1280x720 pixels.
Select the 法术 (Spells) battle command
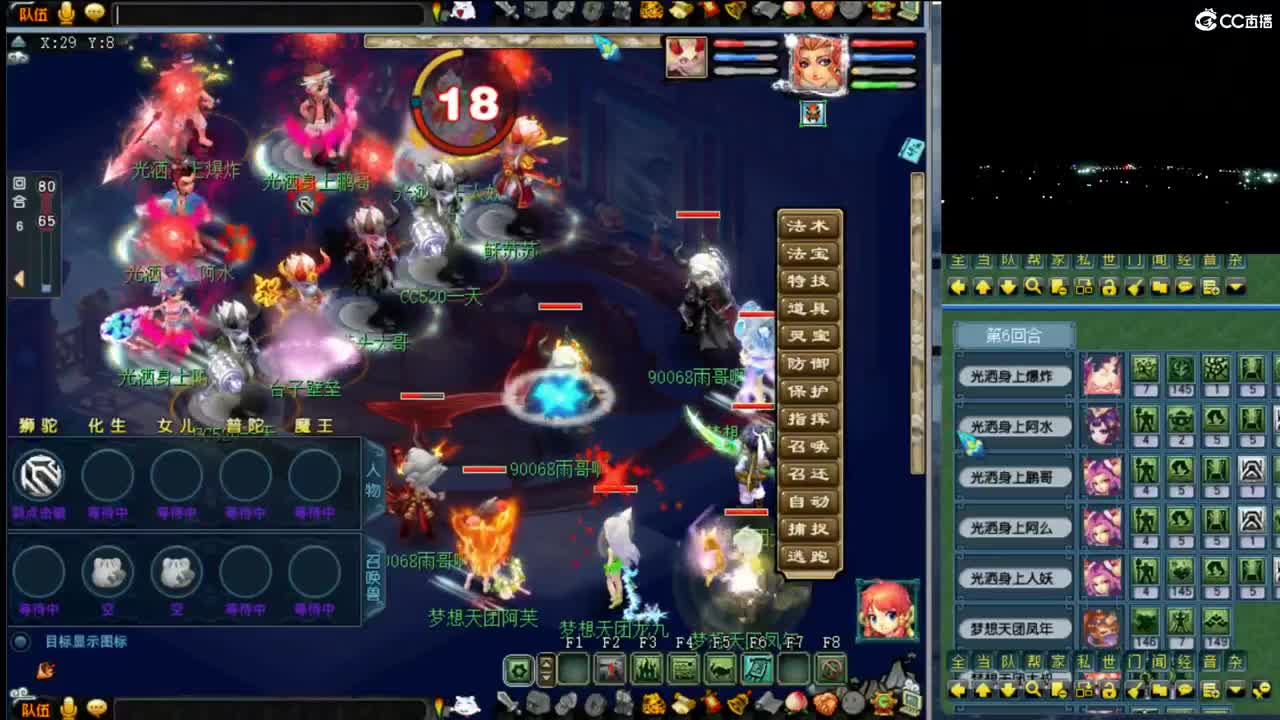click(x=810, y=227)
